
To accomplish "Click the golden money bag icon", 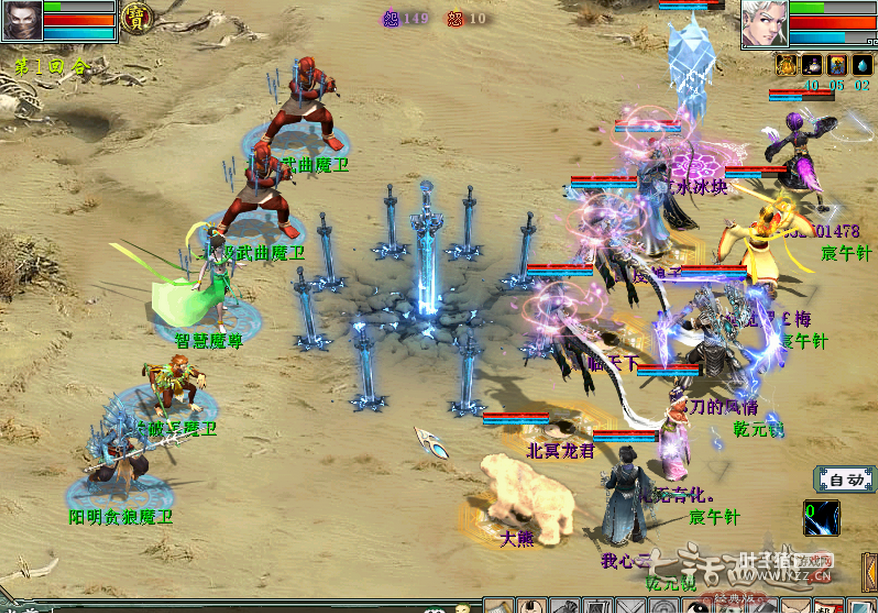I will click(787, 65).
